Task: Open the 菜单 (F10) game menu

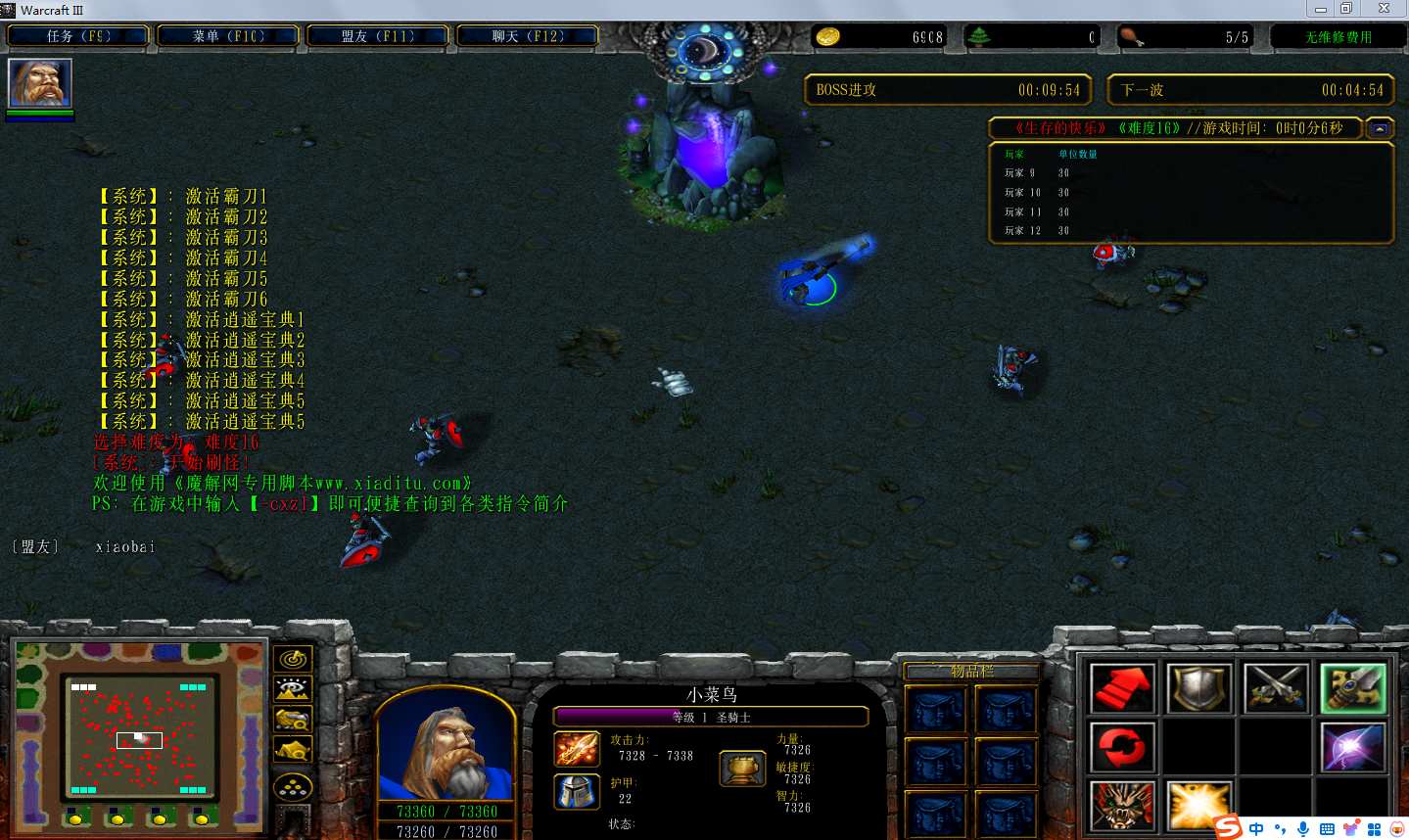Action: pos(228,36)
